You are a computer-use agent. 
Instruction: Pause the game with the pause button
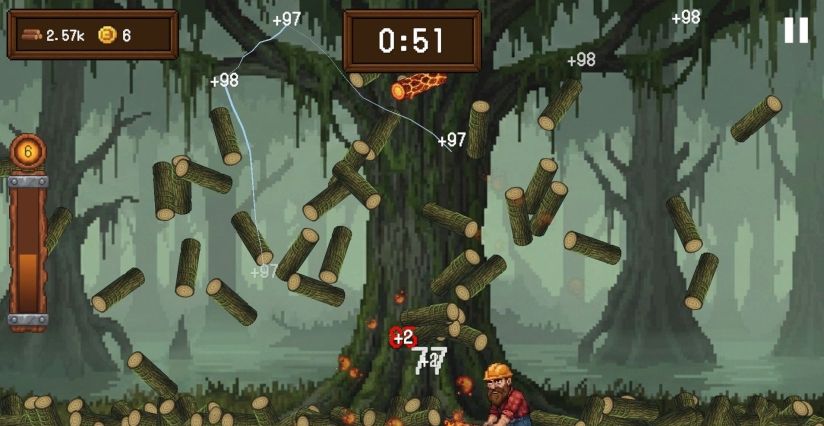point(795,31)
